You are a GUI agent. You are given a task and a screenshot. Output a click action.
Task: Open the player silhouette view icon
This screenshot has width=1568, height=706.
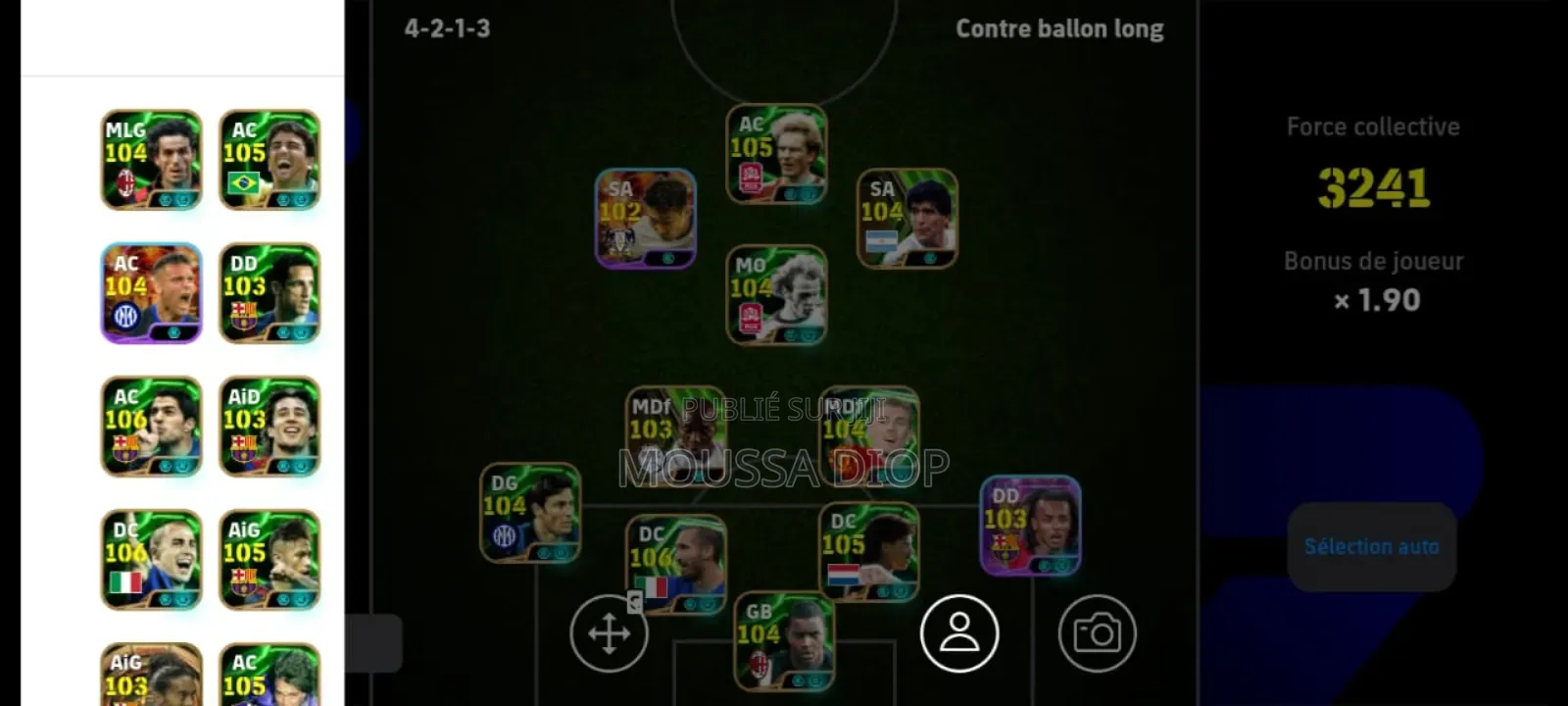click(x=960, y=632)
